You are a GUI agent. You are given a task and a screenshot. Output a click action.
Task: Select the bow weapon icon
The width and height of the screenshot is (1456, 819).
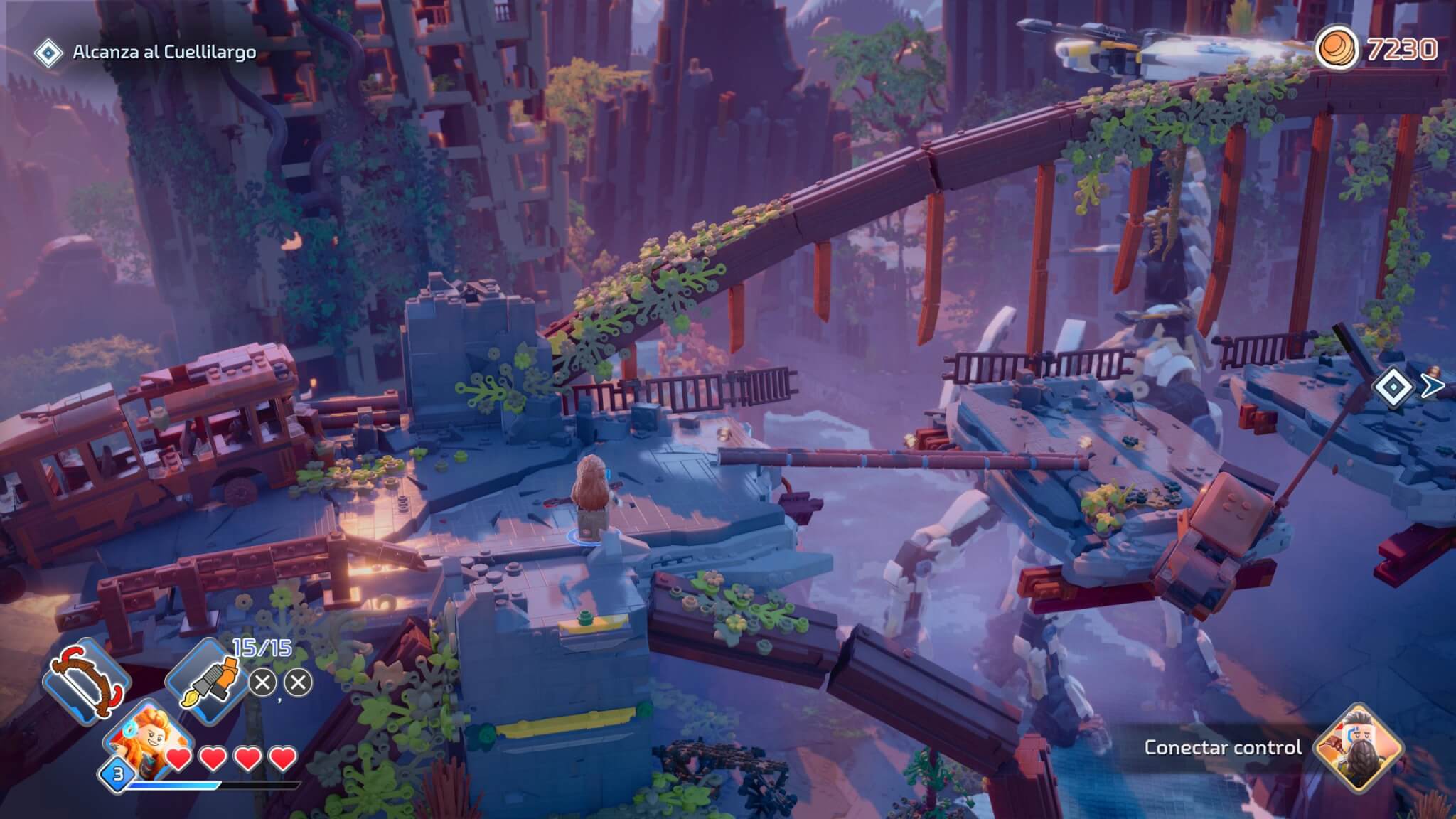pos(88,682)
